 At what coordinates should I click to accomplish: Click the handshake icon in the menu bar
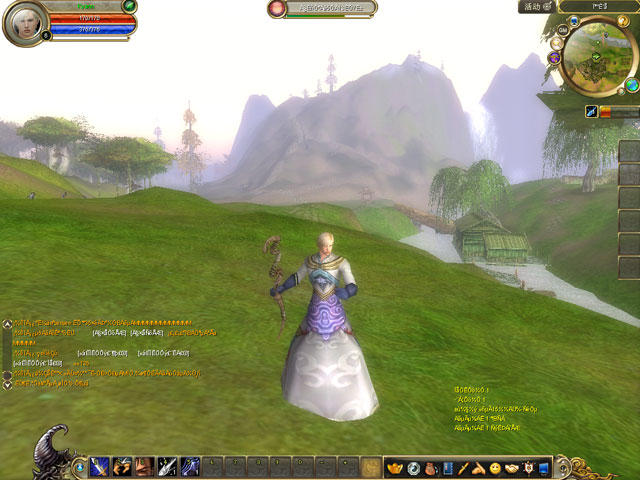pyautogui.click(x=511, y=467)
